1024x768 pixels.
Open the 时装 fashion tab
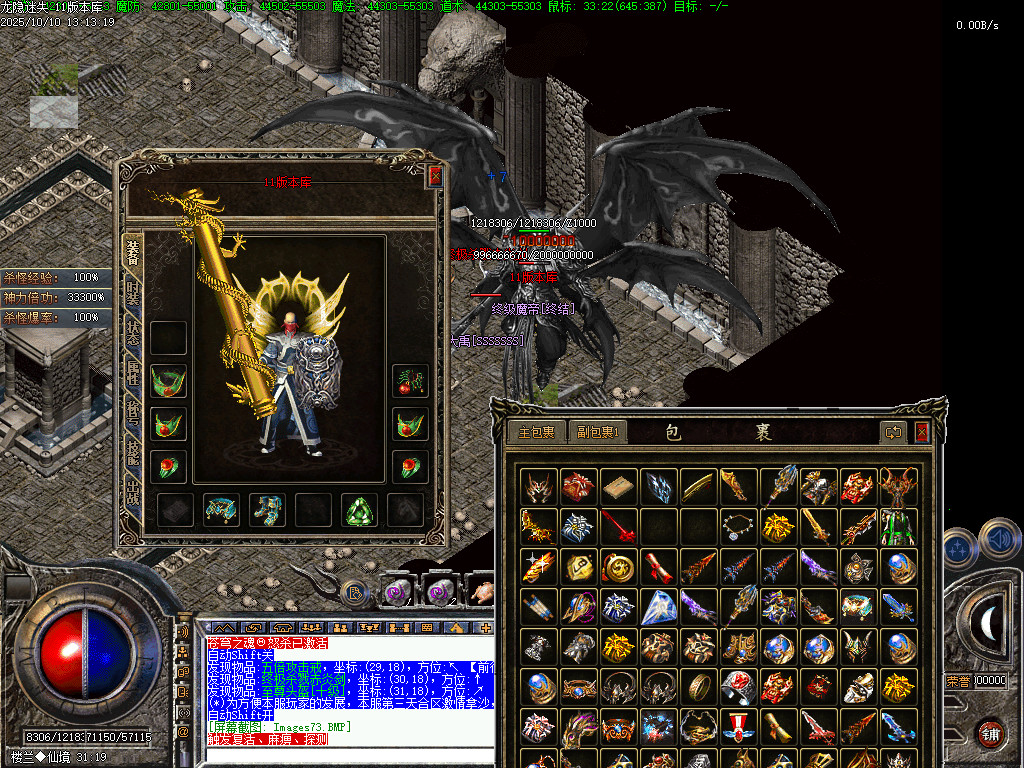point(133,294)
